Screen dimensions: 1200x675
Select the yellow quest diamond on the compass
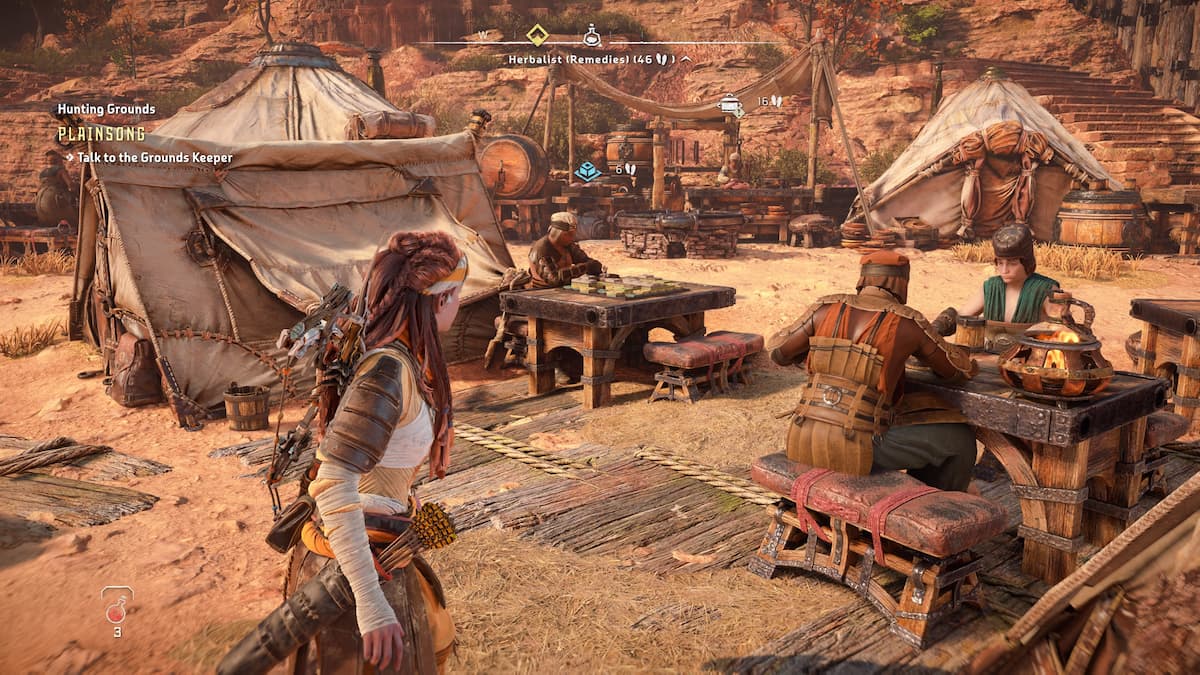coord(537,35)
